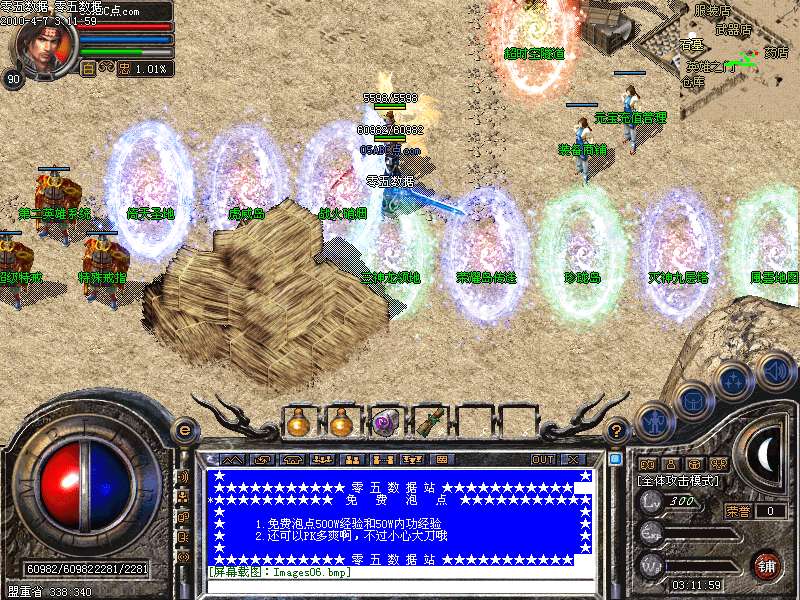Open the skills four-star button
Viewport: 800px width, 600px height.
[733, 381]
